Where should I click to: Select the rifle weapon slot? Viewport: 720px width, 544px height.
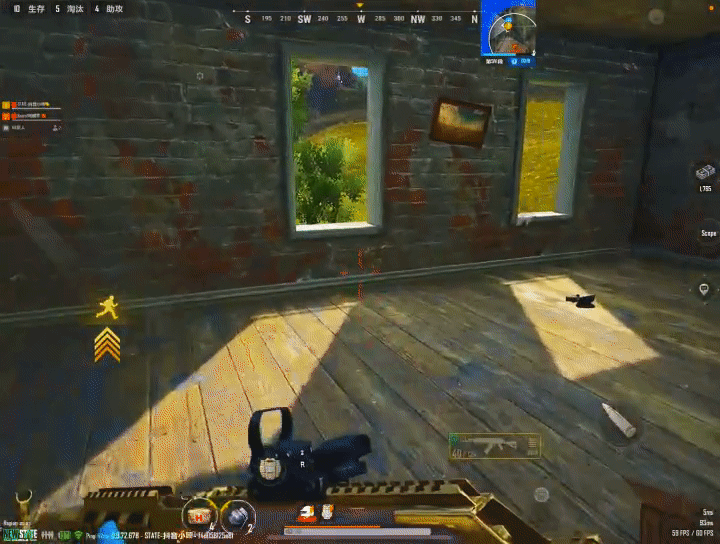[x=494, y=445]
